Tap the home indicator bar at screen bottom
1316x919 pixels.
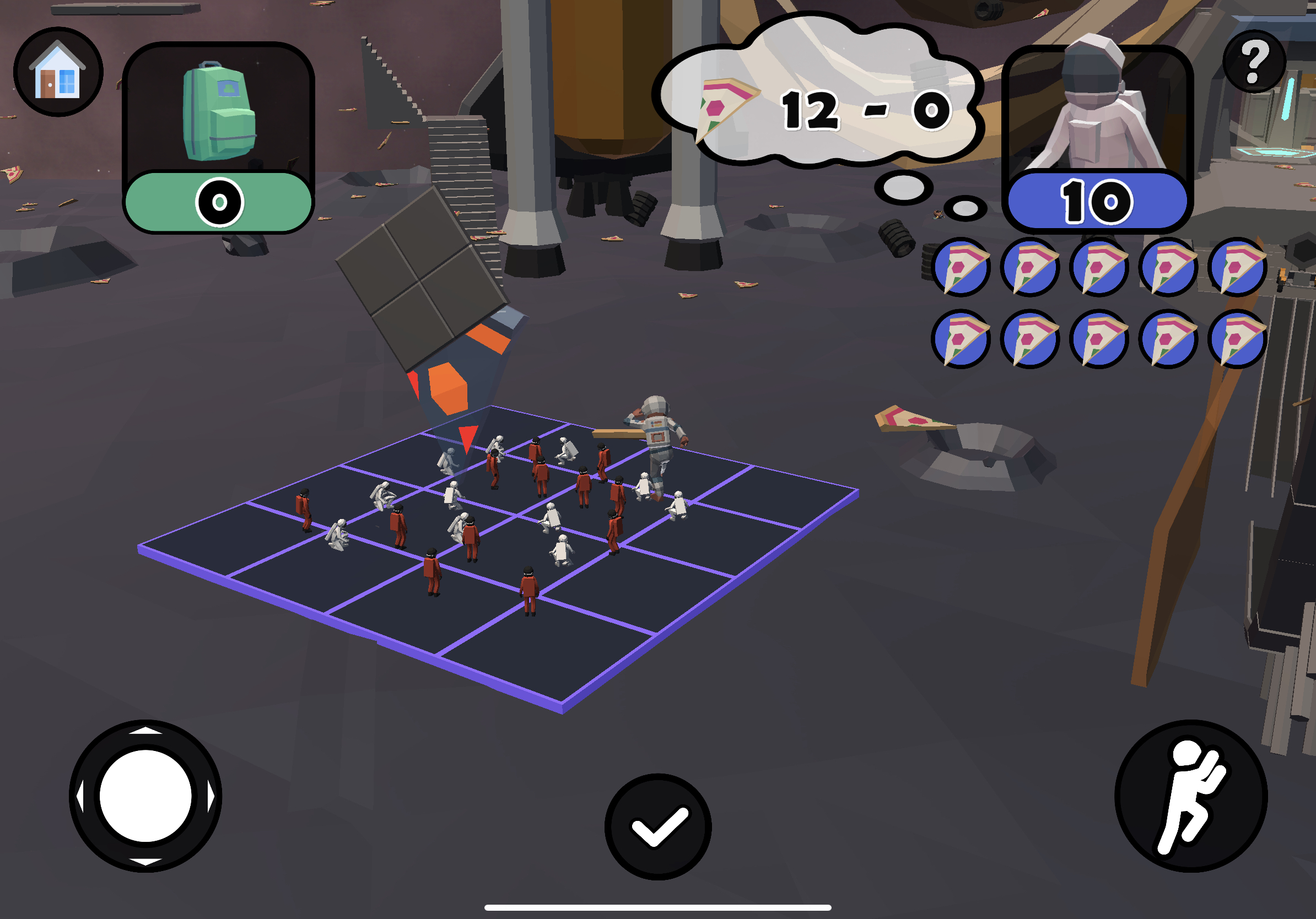pyautogui.click(x=658, y=907)
